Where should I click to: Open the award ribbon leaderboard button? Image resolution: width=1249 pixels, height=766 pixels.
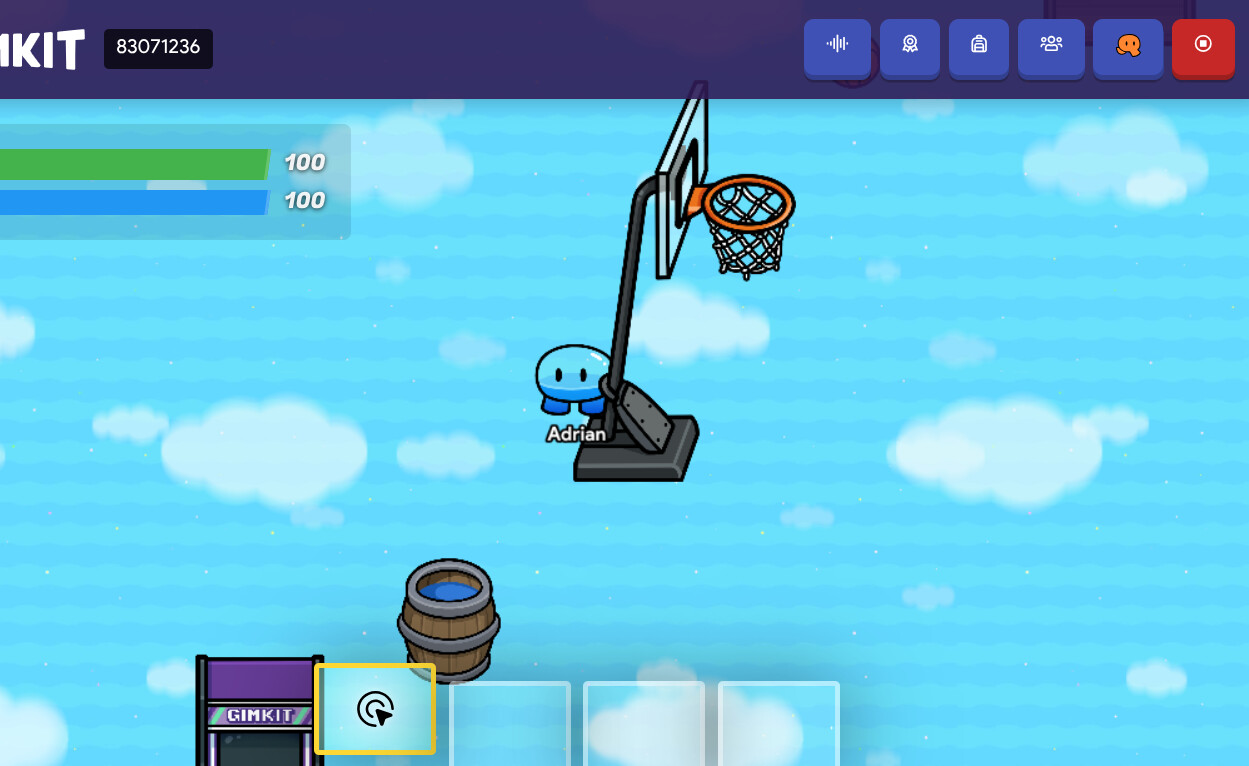tap(909, 46)
